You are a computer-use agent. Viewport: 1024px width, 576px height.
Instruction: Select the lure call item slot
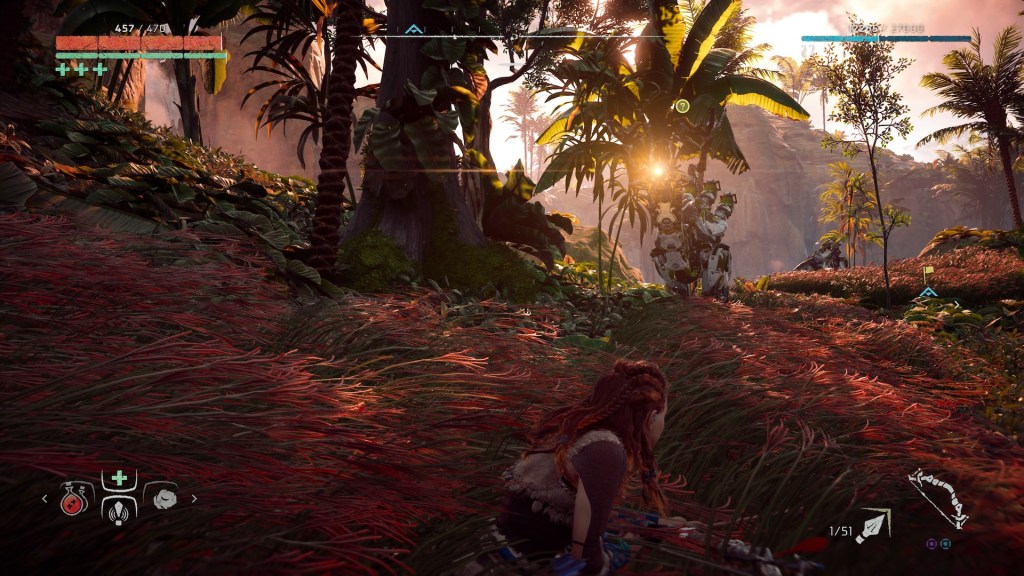pos(118,509)
